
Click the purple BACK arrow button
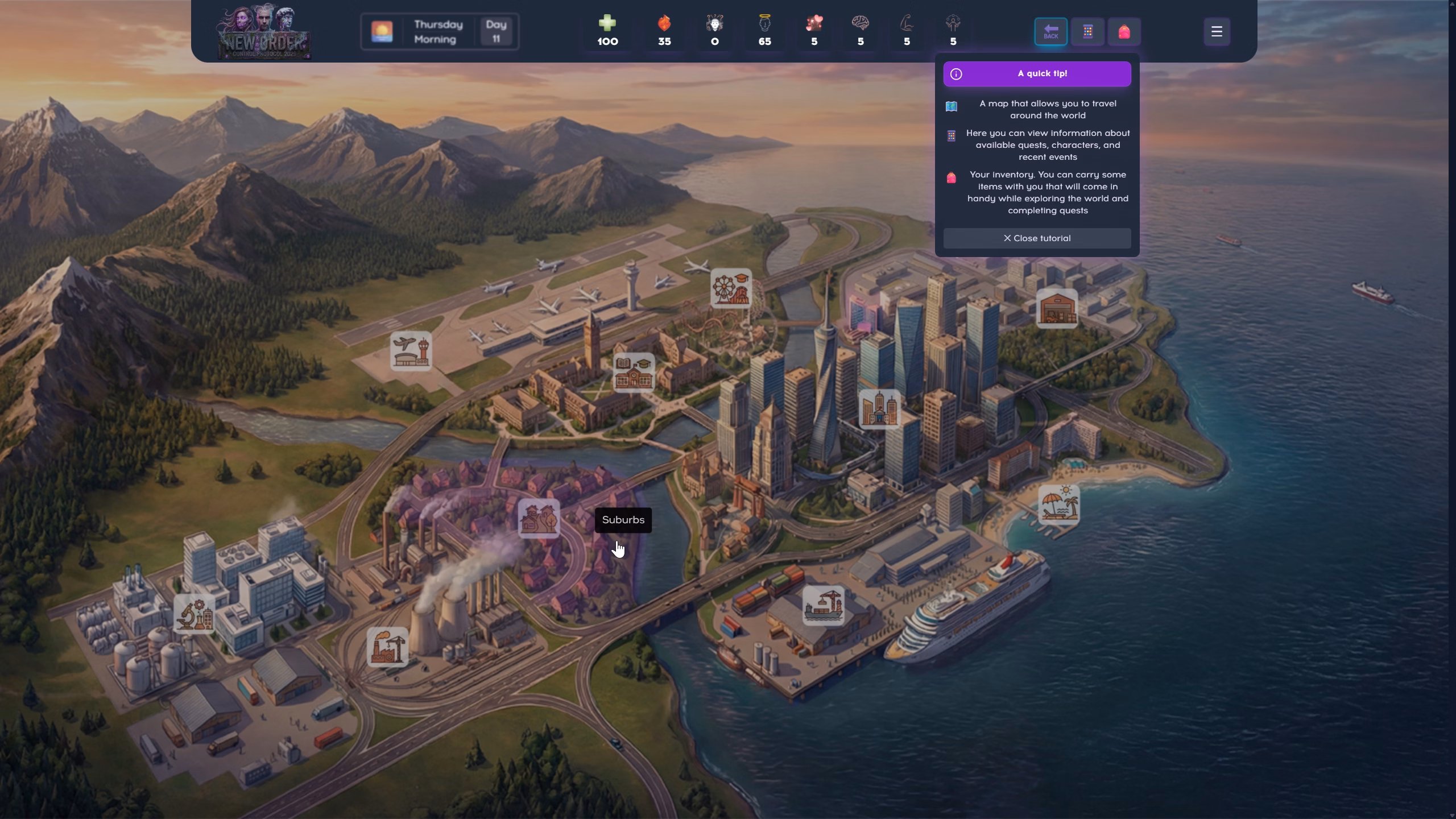[x=1050, y=32]
